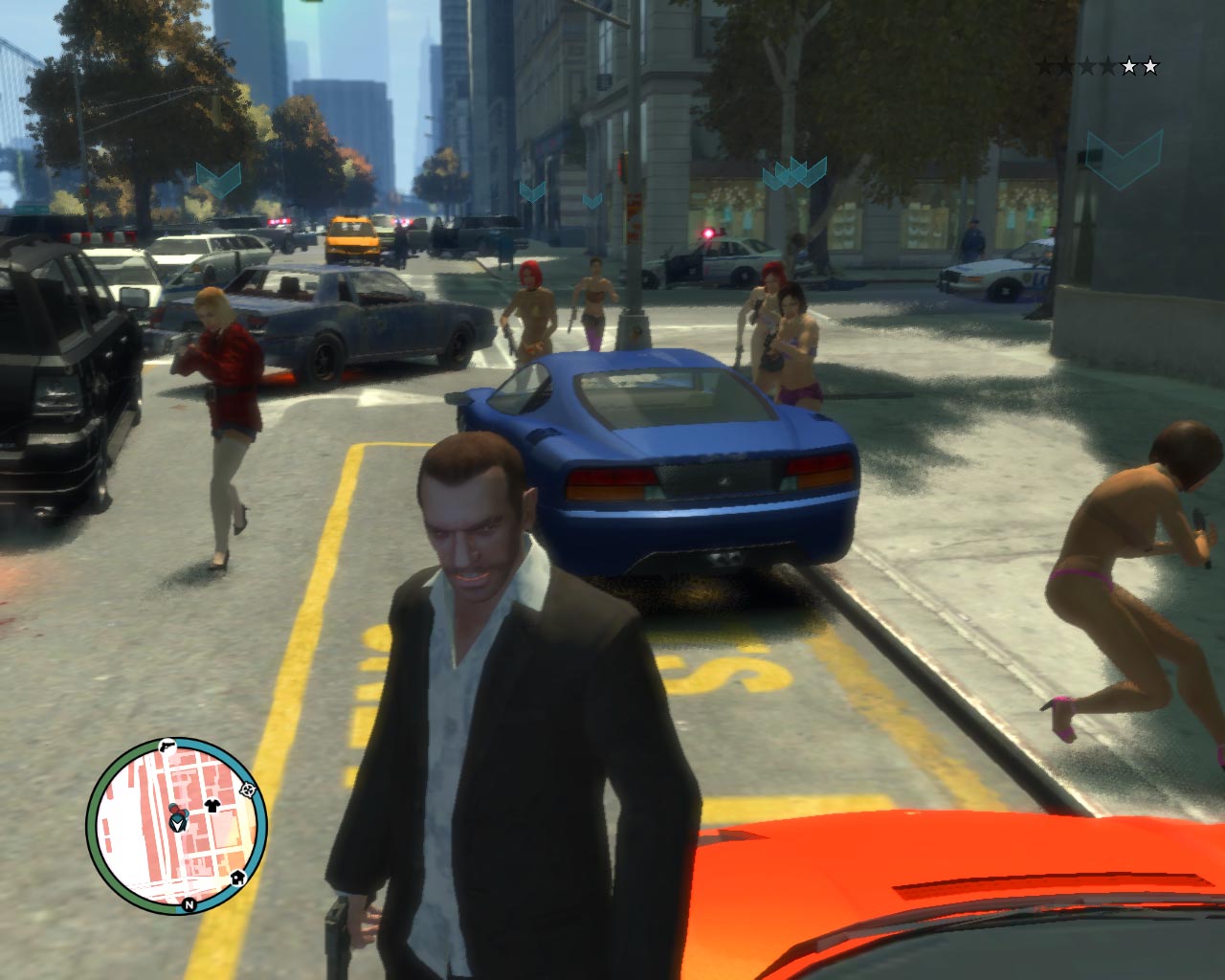
Task: Click the north N compass marker
Action: pos(189,903)
